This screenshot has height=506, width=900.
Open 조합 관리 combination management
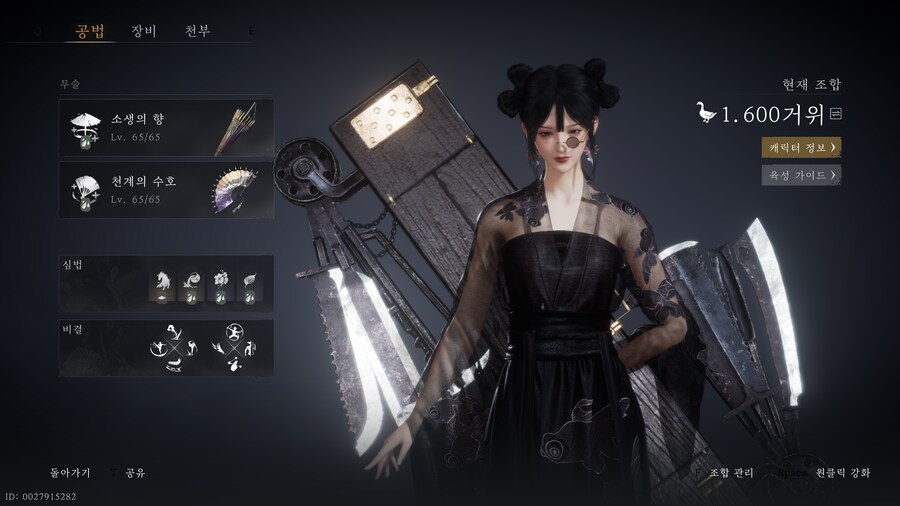pyautogui.click(x=731, y=472)
